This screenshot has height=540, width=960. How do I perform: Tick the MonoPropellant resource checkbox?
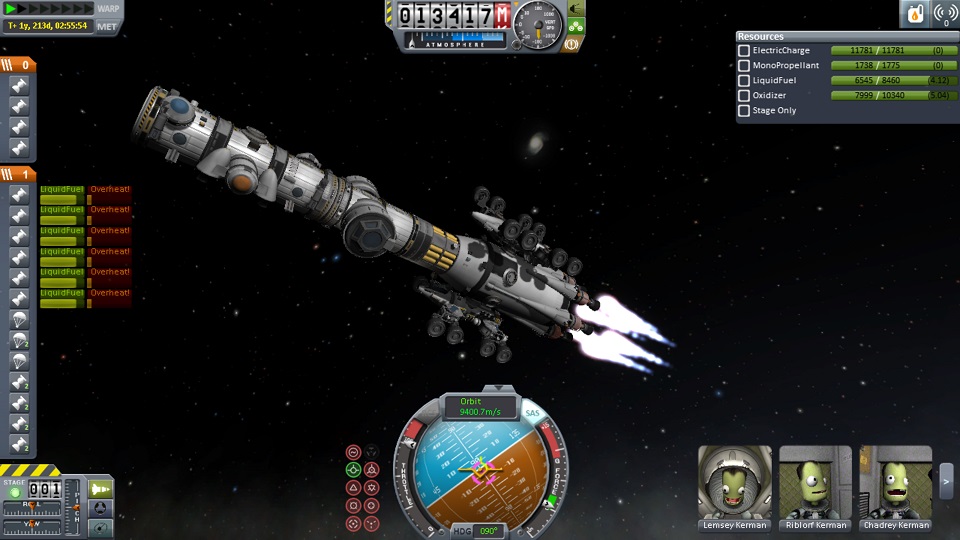click(744, 65)
